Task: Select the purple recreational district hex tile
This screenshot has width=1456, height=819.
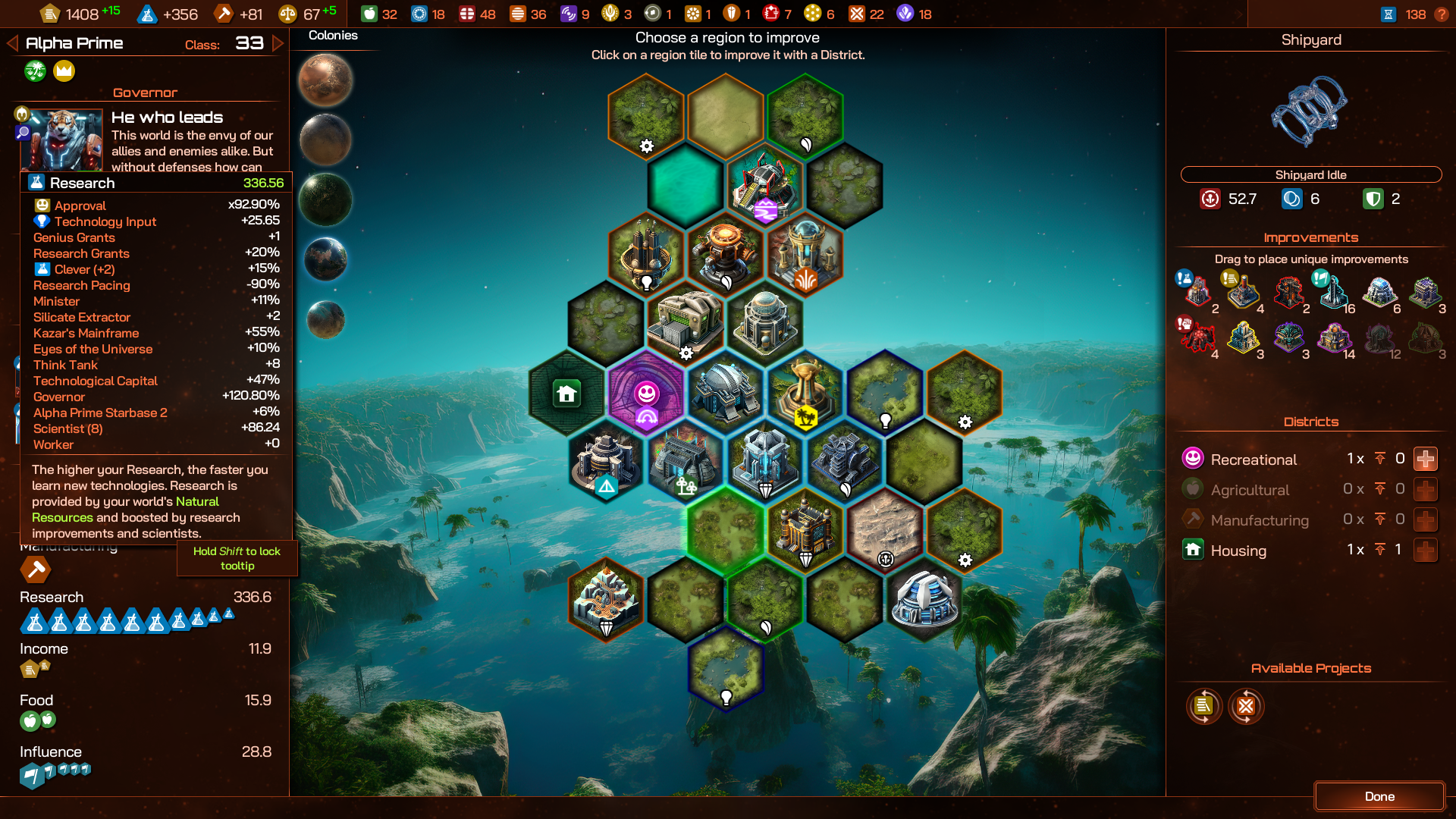Action: (x=646, y=393)
